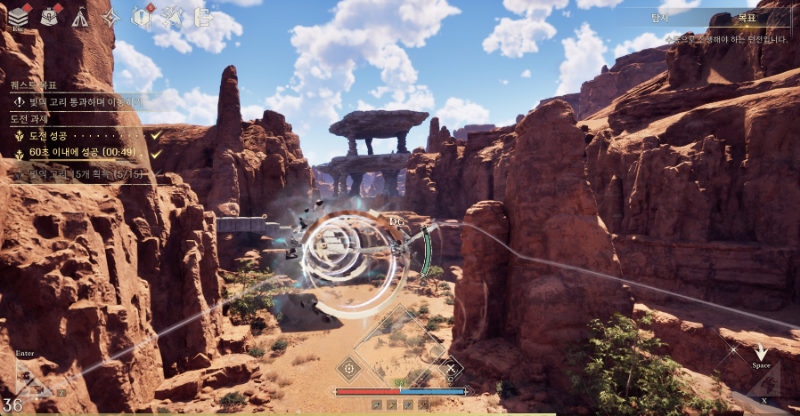800x416 pixels.
Task: Select the 빛의 고리 통과하며 이동하기 quest objective
Action: [x=80, y=101]
